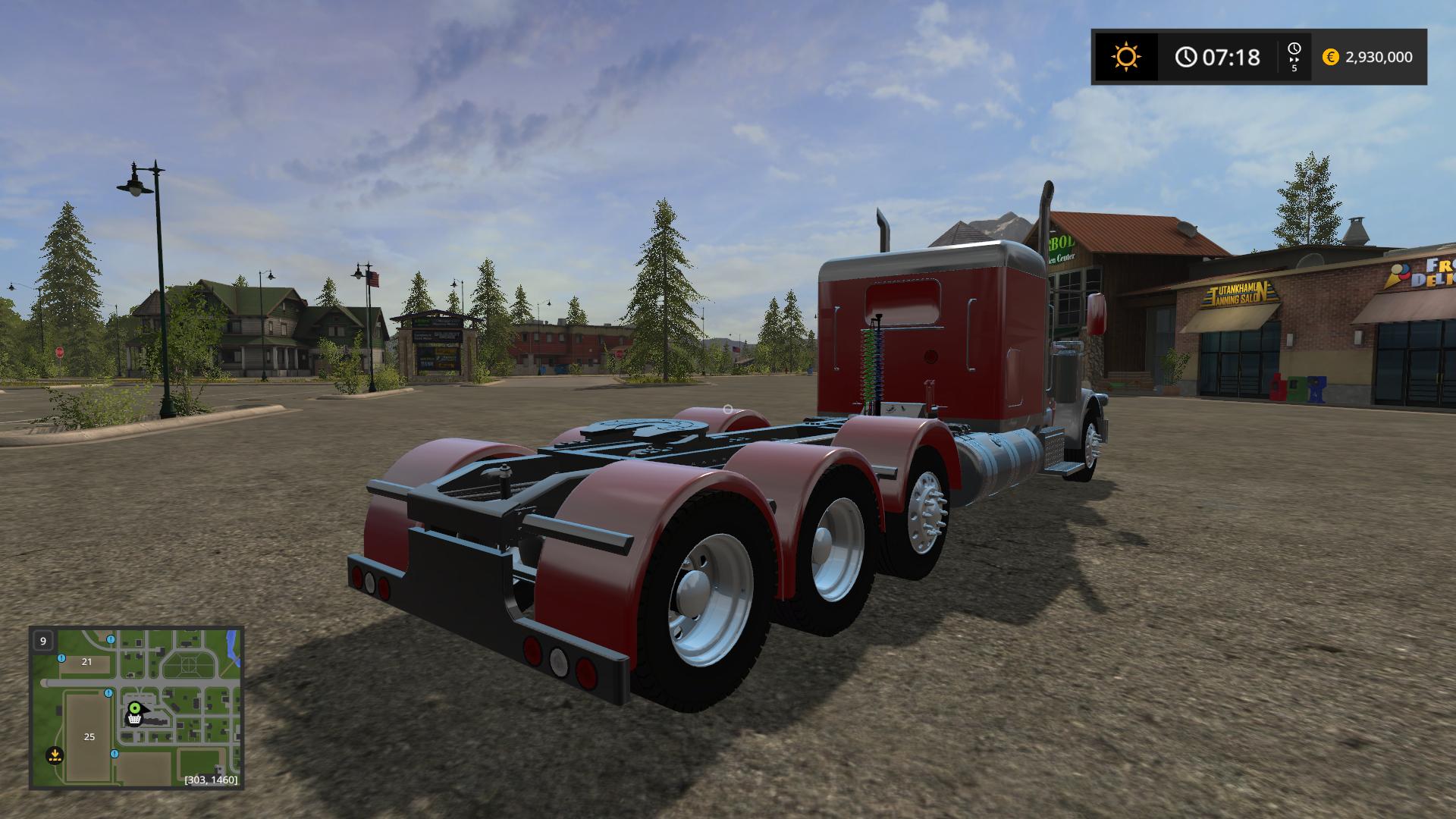The height and width of the screenshot is (819, 1456).
Task: Click the time acceleration speed icon
Action: click(x=1294, y=57)
